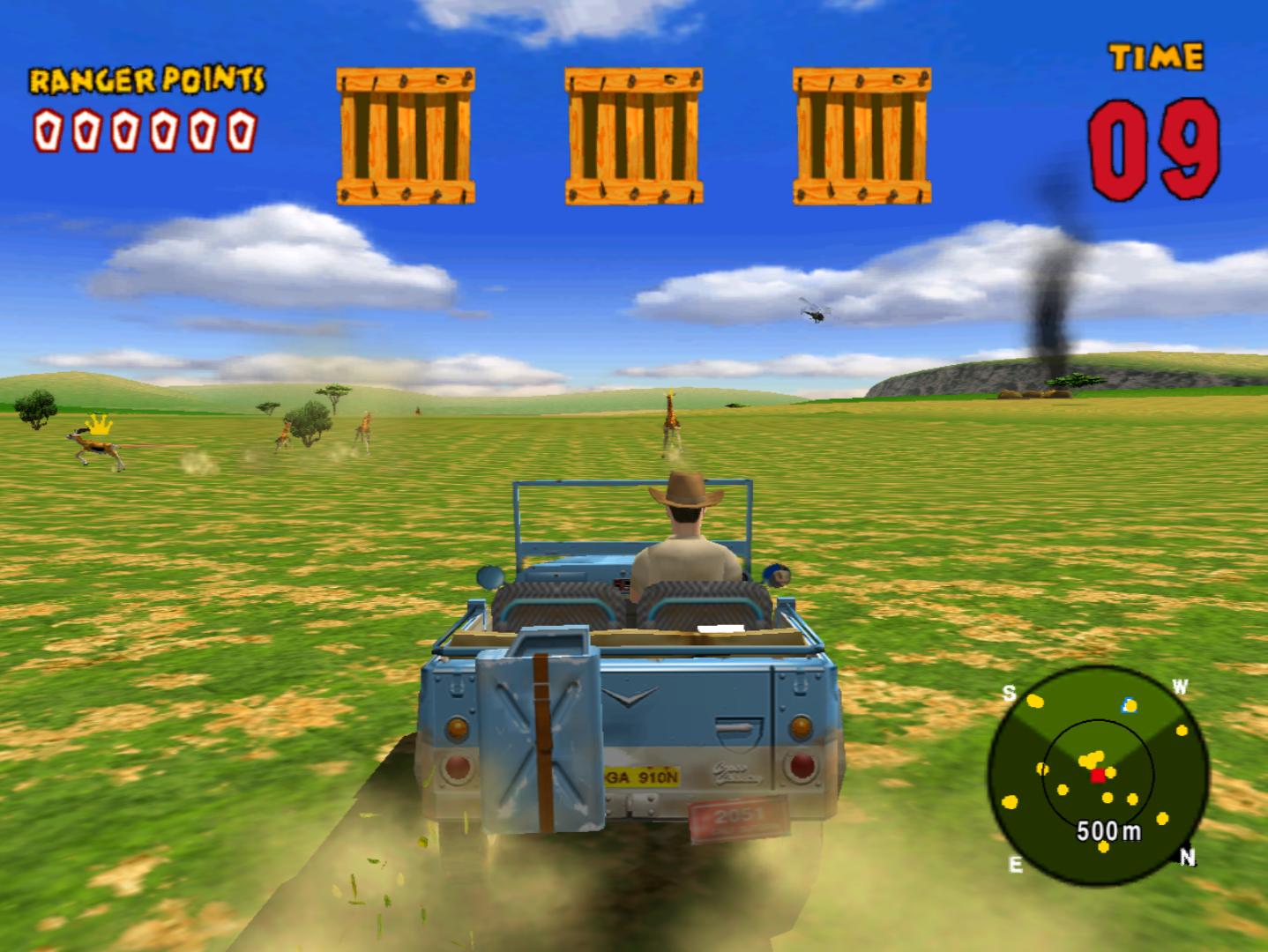This screenshot has width=1268, height=952.
Task: Click the giraffe ahead of the jeep
Action: click(x=670, y=421)
